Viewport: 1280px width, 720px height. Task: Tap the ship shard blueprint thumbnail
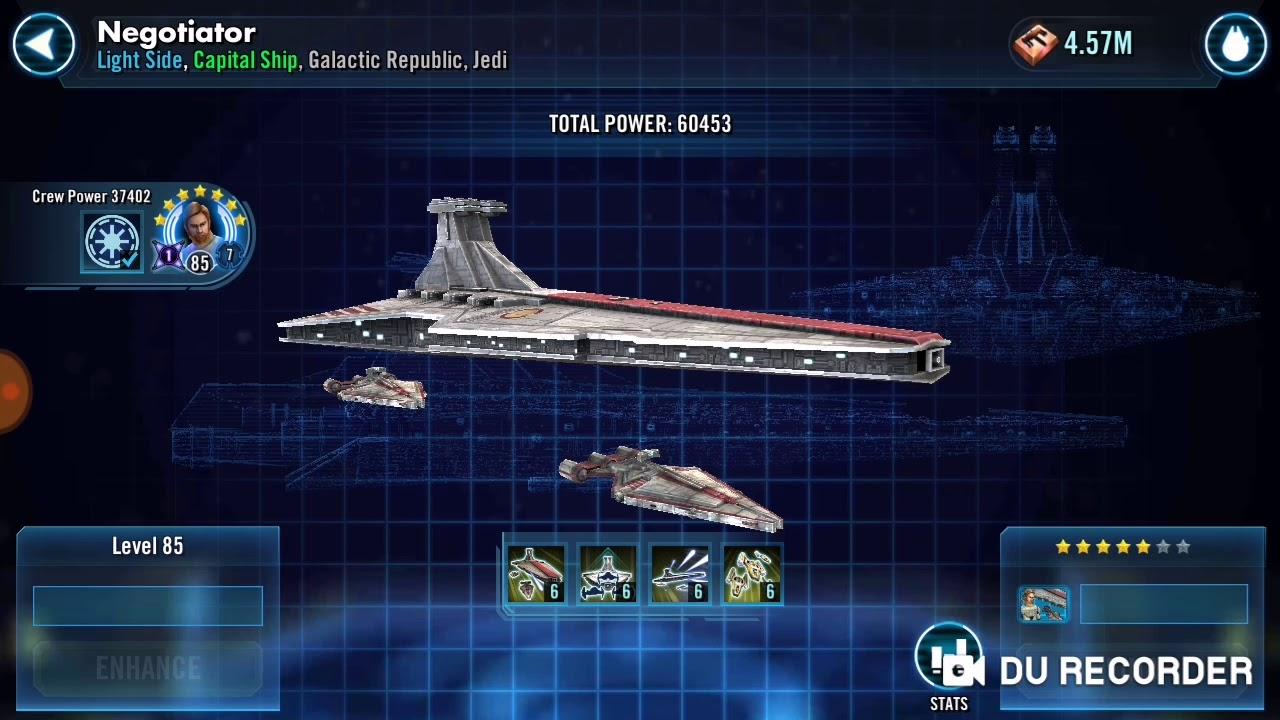pyautogui.click(x=1043, y=604)
